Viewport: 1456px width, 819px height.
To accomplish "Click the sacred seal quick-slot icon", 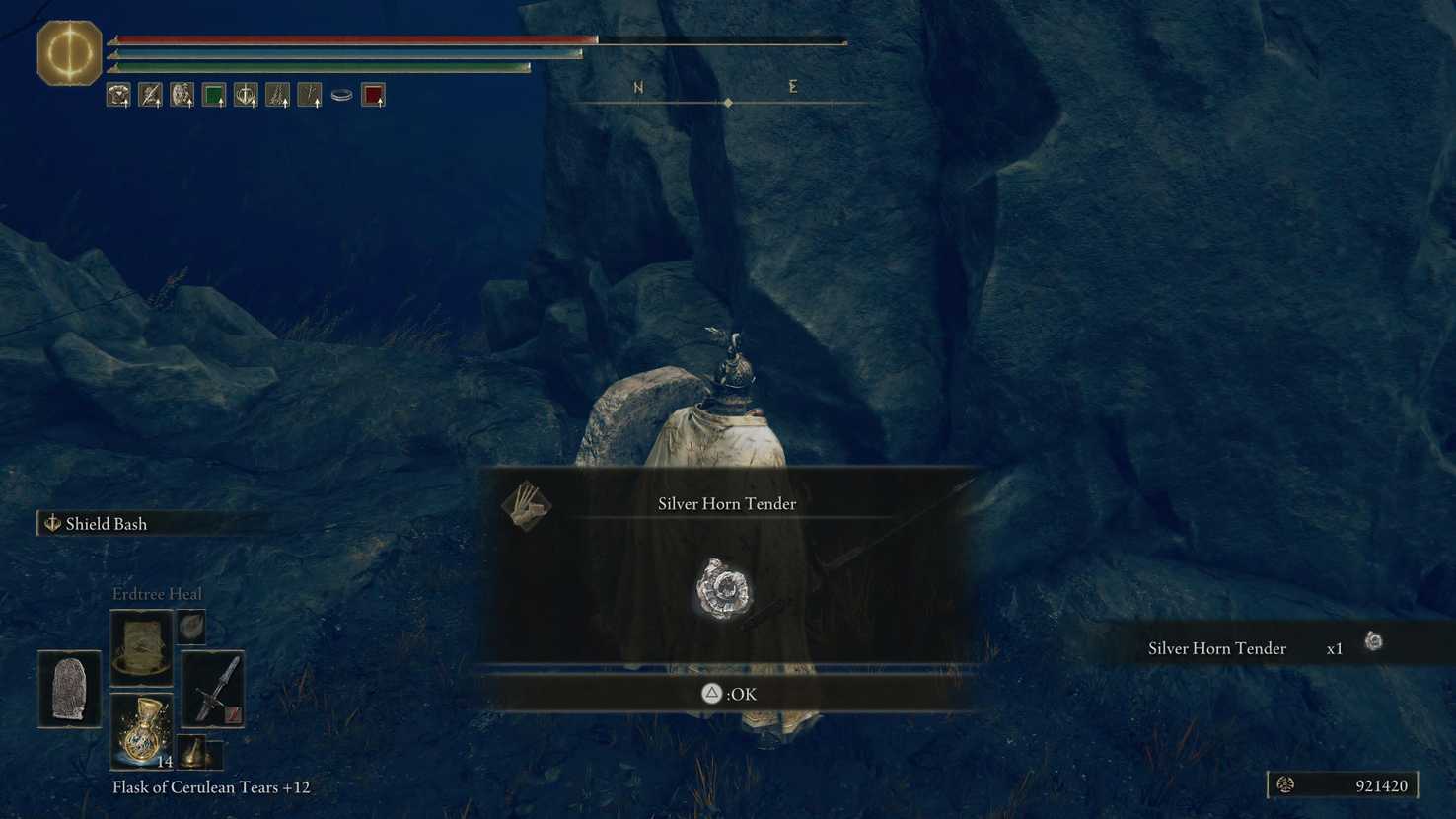I will [x=245, y=94].
